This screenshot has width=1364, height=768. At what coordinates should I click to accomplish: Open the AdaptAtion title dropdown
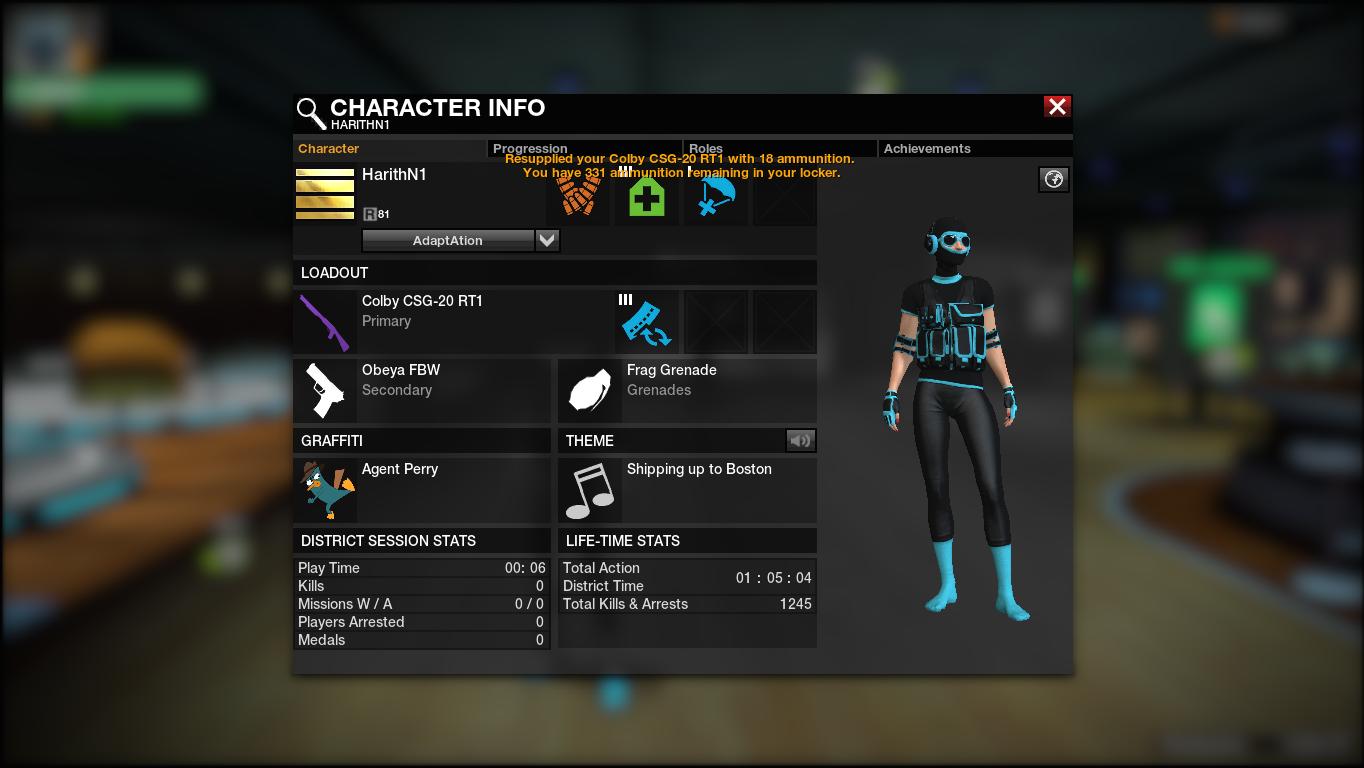(547, 240)
